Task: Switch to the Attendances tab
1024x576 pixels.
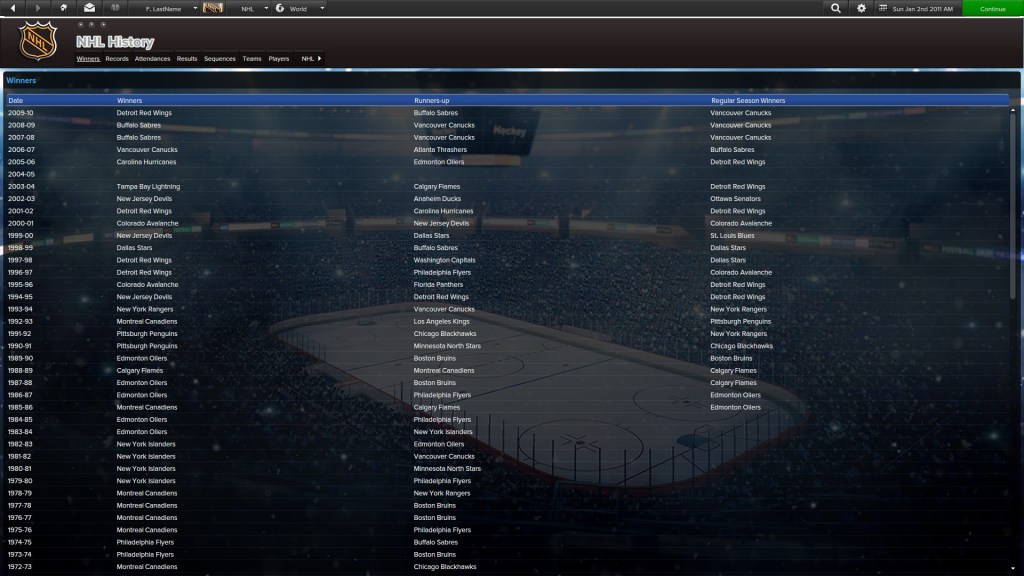Action: click(152, 59)
